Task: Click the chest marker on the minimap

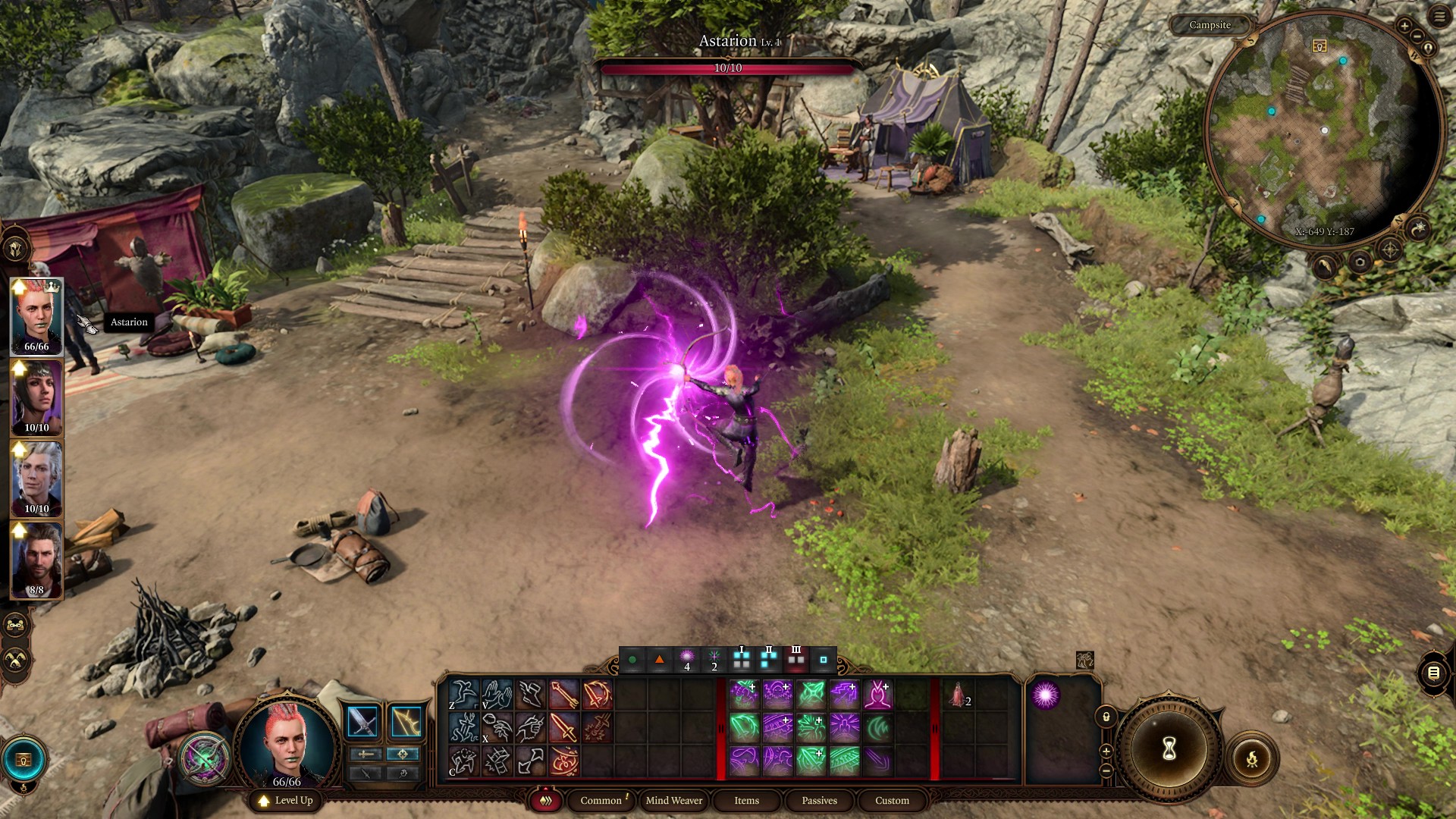Action: [1319, 46]
